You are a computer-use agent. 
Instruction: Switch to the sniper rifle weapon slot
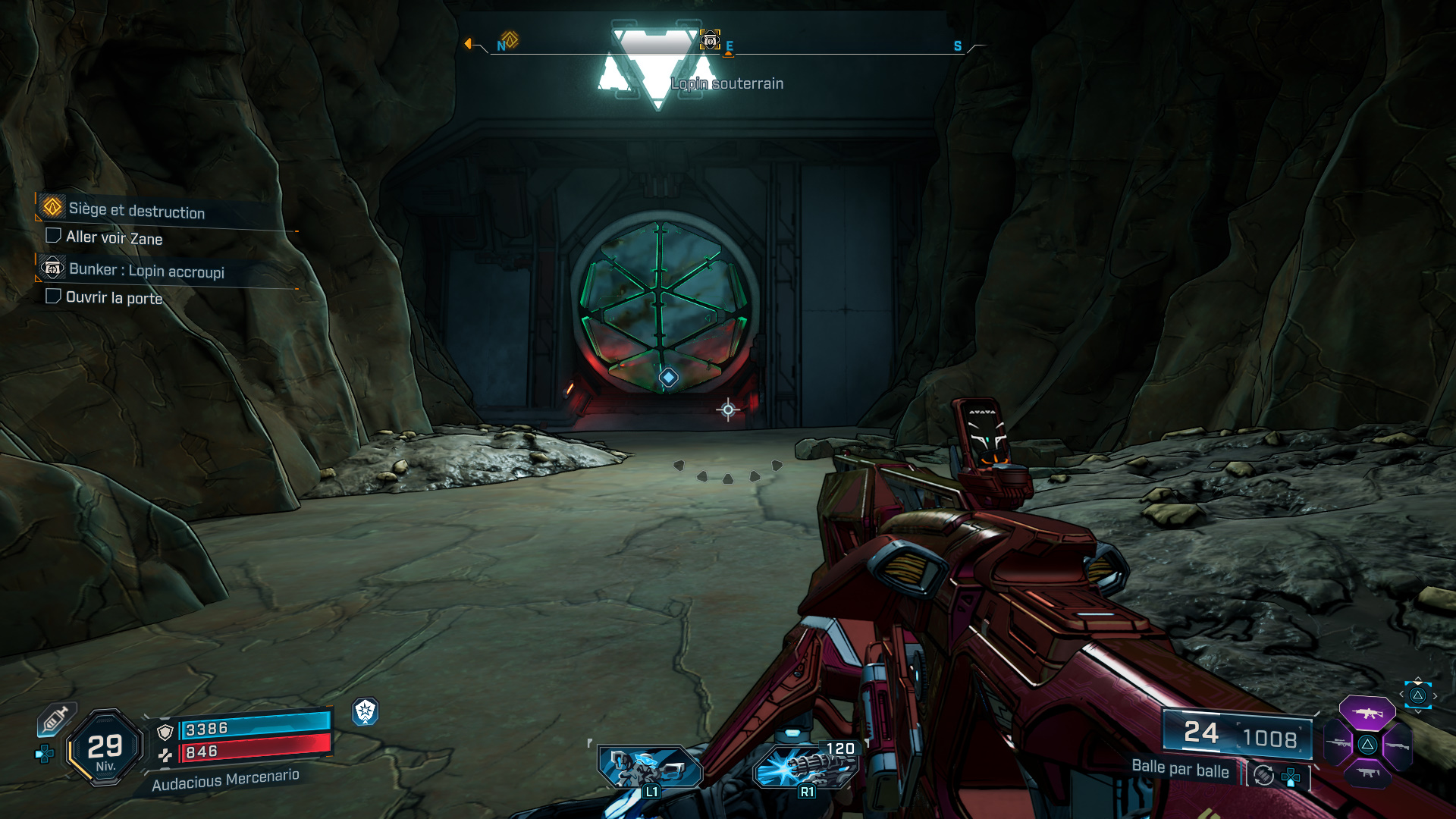click(x=1339, y=743)
